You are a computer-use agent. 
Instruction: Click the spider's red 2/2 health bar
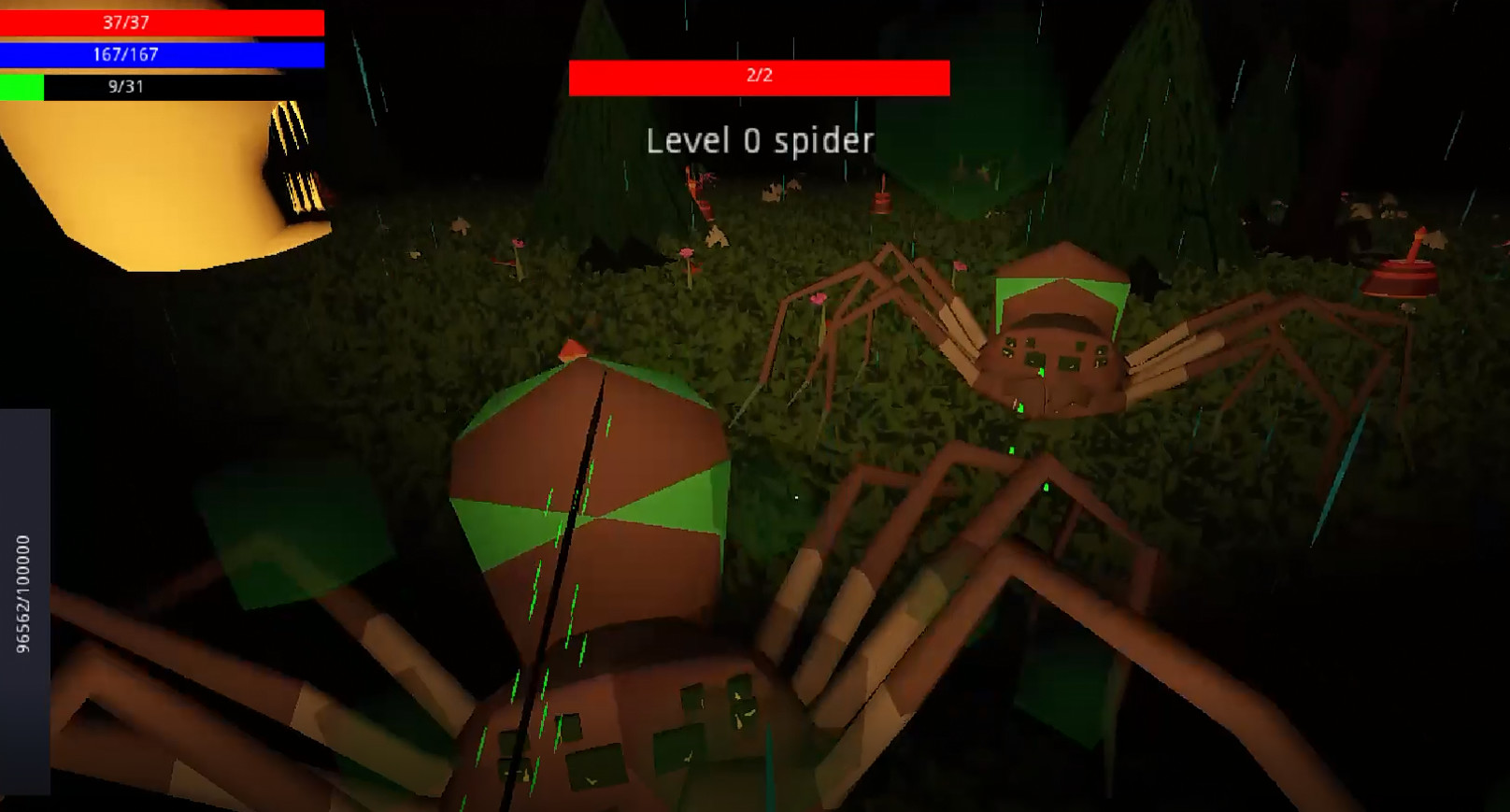(x=759, y=78)
